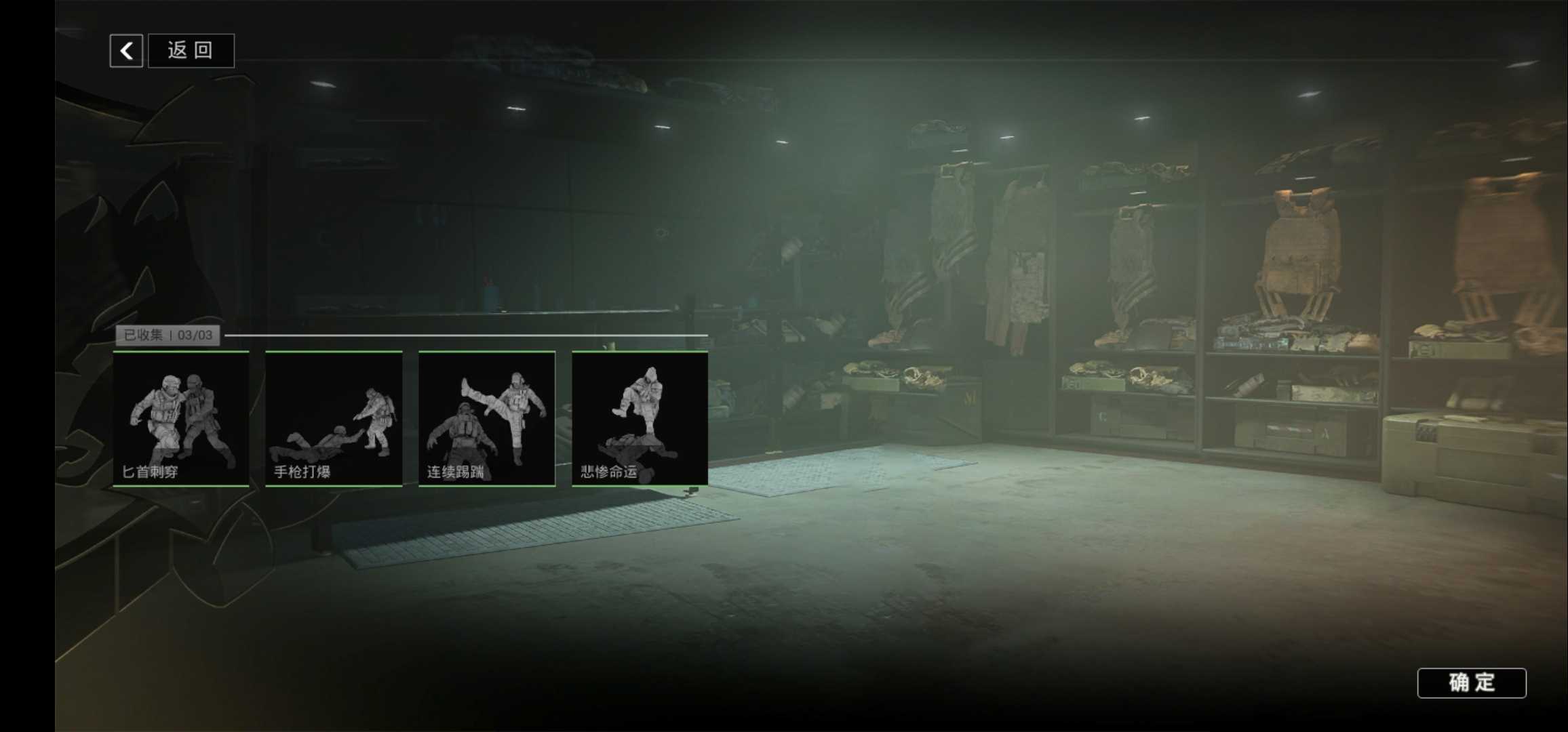Click the back arrow icon
Screen dimensions: 1568x732
click(x=126, y=51)
